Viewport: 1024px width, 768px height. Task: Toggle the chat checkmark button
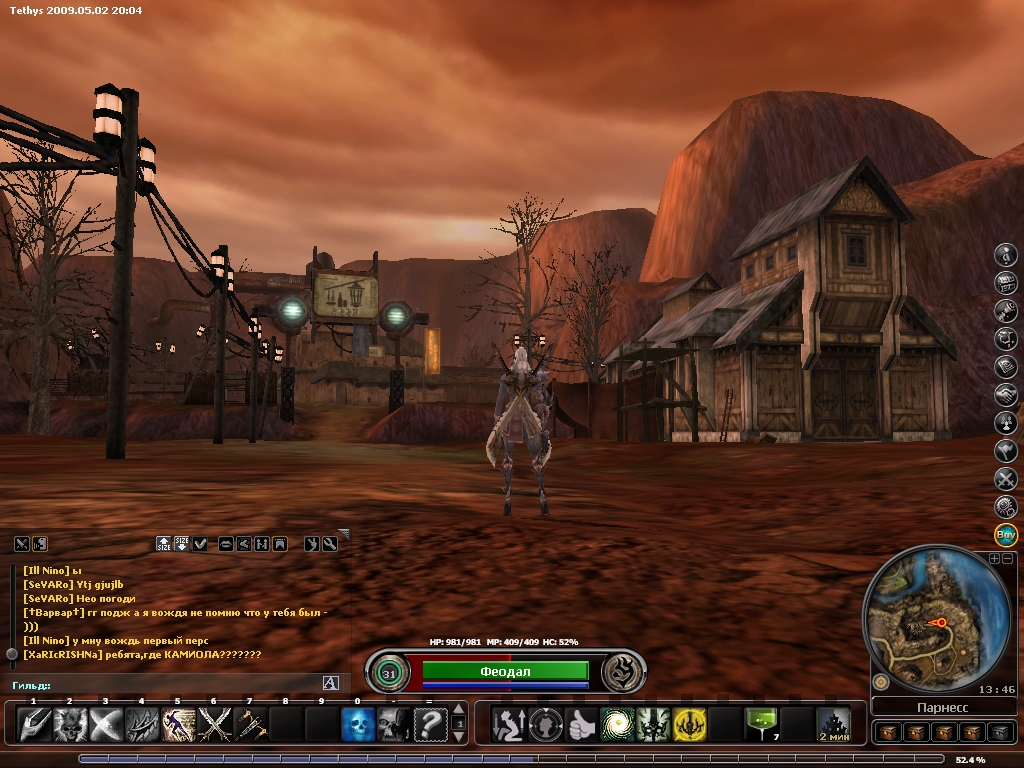pyautogui.click(x=200, y=544)
